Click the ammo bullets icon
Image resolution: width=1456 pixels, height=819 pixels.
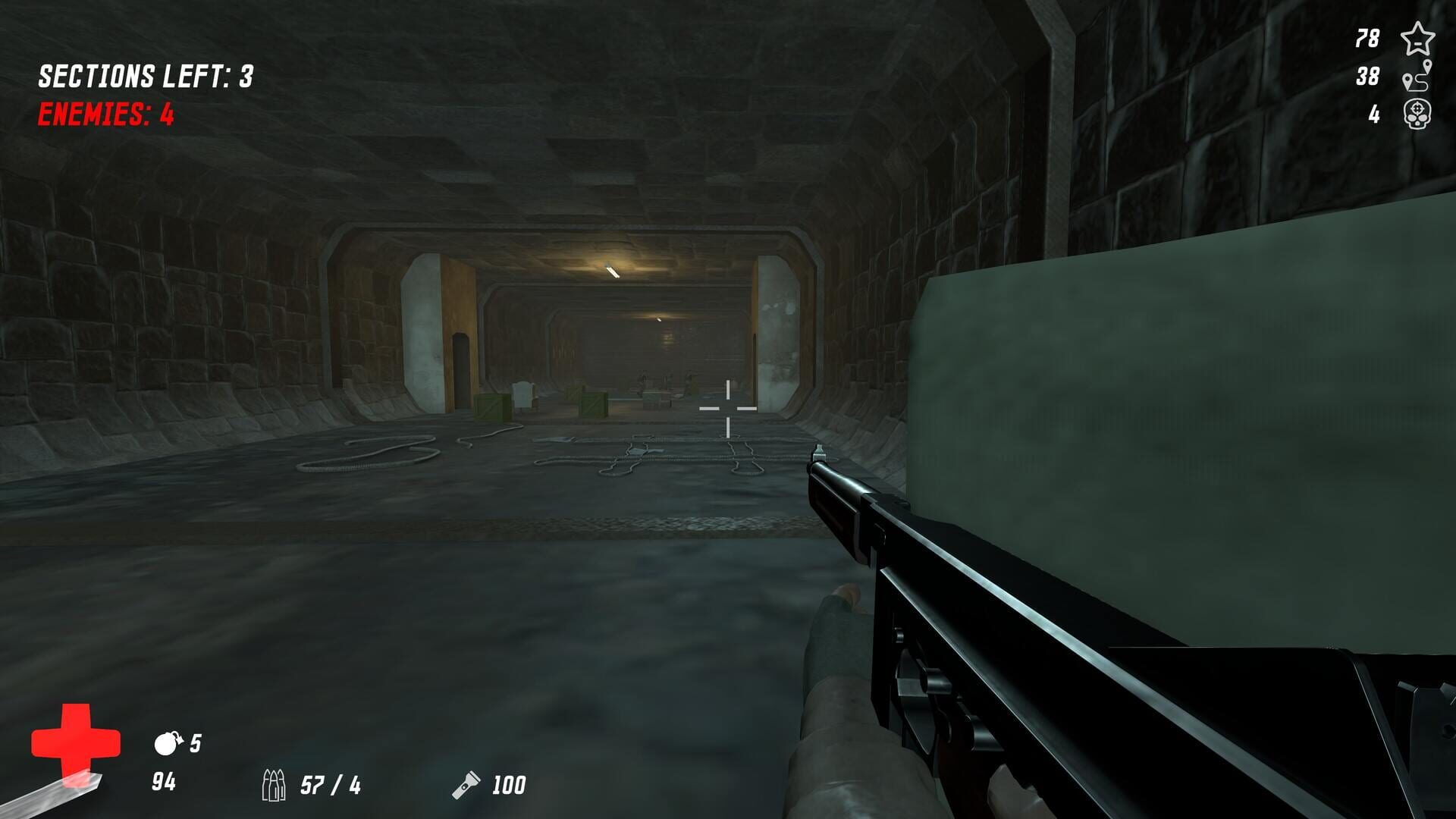275,785
